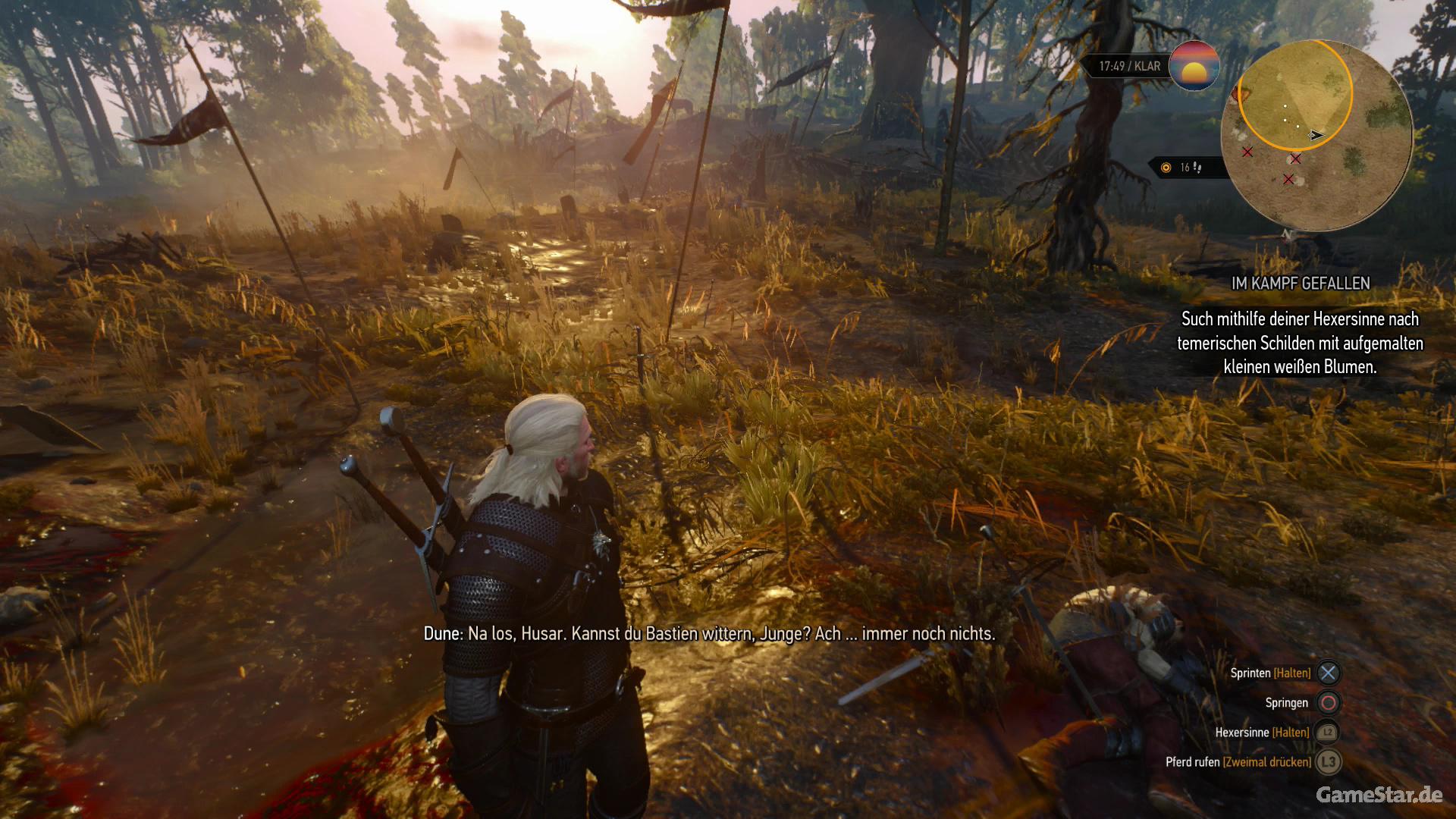Select the Im Kampf Gefallen quest title

[1300, 284]
